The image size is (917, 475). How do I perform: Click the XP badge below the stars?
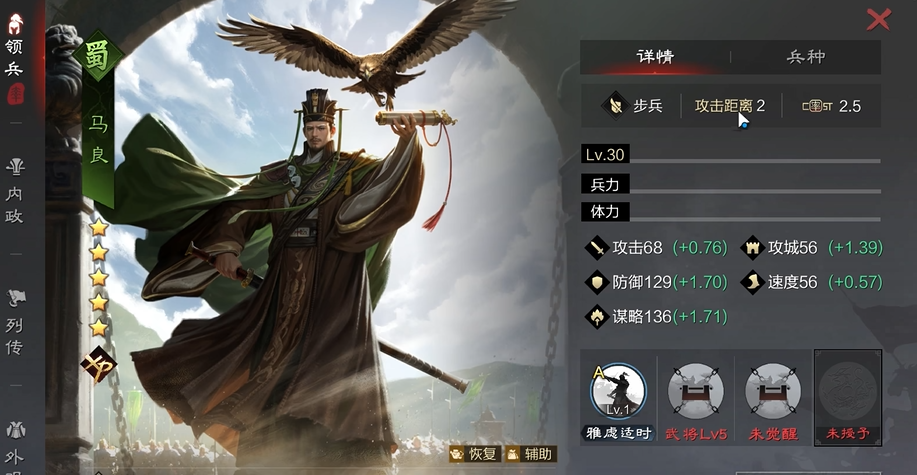click(x=98, y=362)
